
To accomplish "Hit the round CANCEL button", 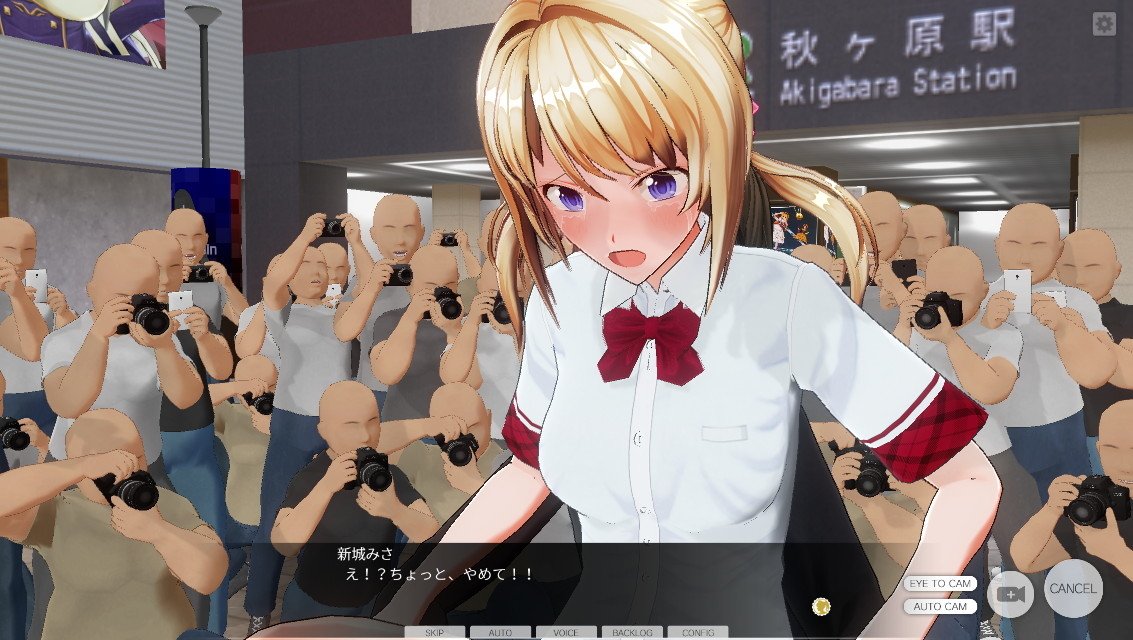I will 1073,588.
